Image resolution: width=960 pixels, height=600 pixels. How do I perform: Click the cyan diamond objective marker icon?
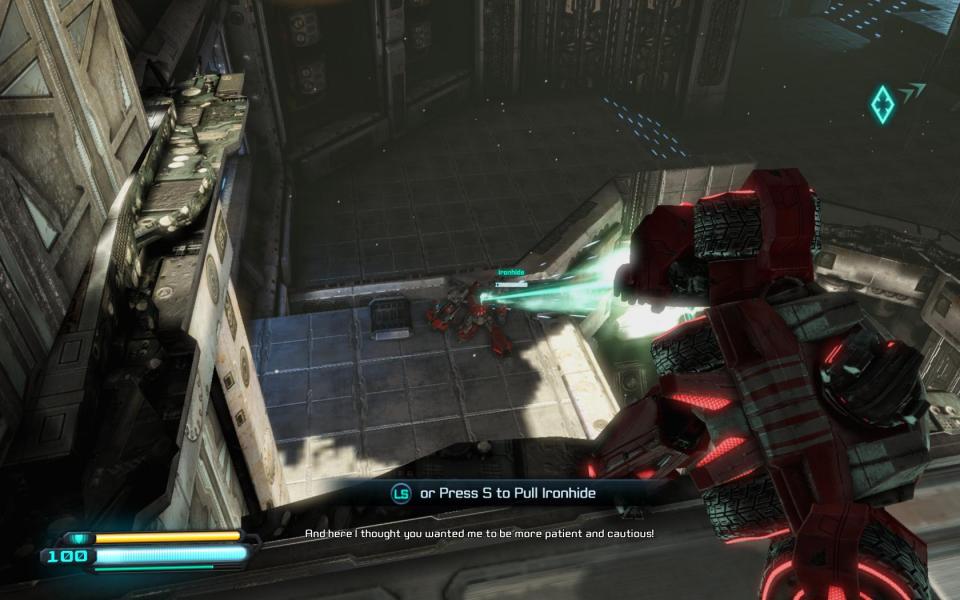[882, 104]
